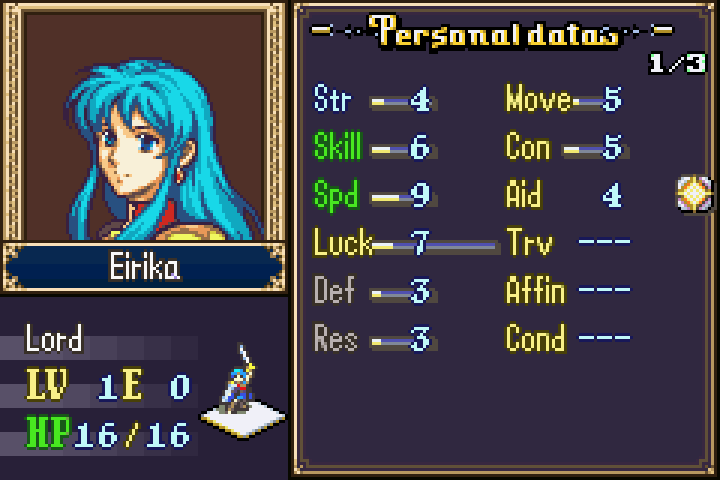720x480 pixels.
Task: Select the green Skill stat entry
Action: click(372, 148)
